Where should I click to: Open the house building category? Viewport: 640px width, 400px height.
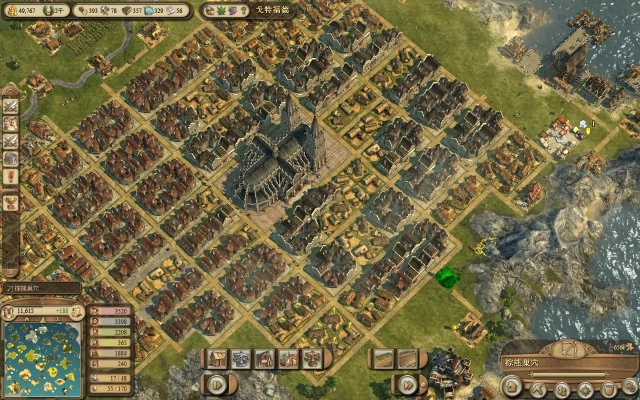218,358
